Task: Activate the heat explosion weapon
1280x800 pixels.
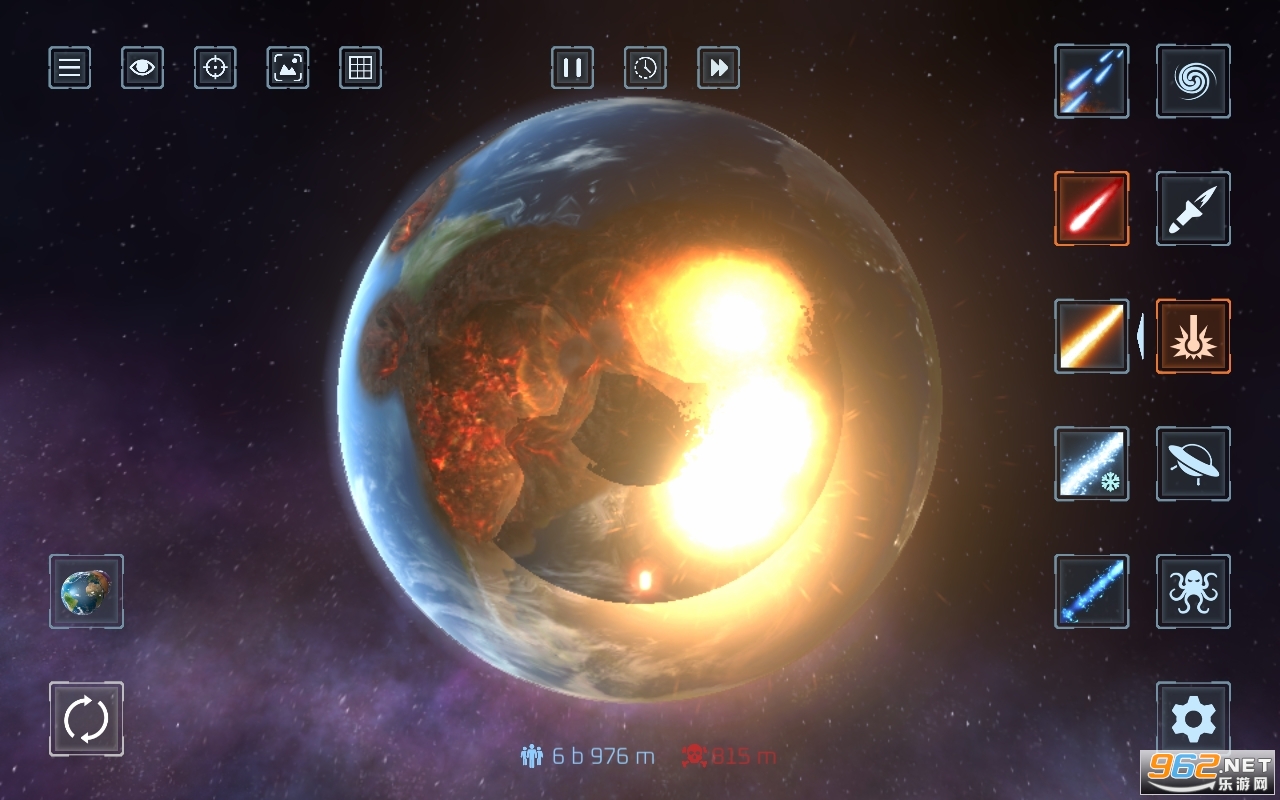Action: (x=1192, y=336)
